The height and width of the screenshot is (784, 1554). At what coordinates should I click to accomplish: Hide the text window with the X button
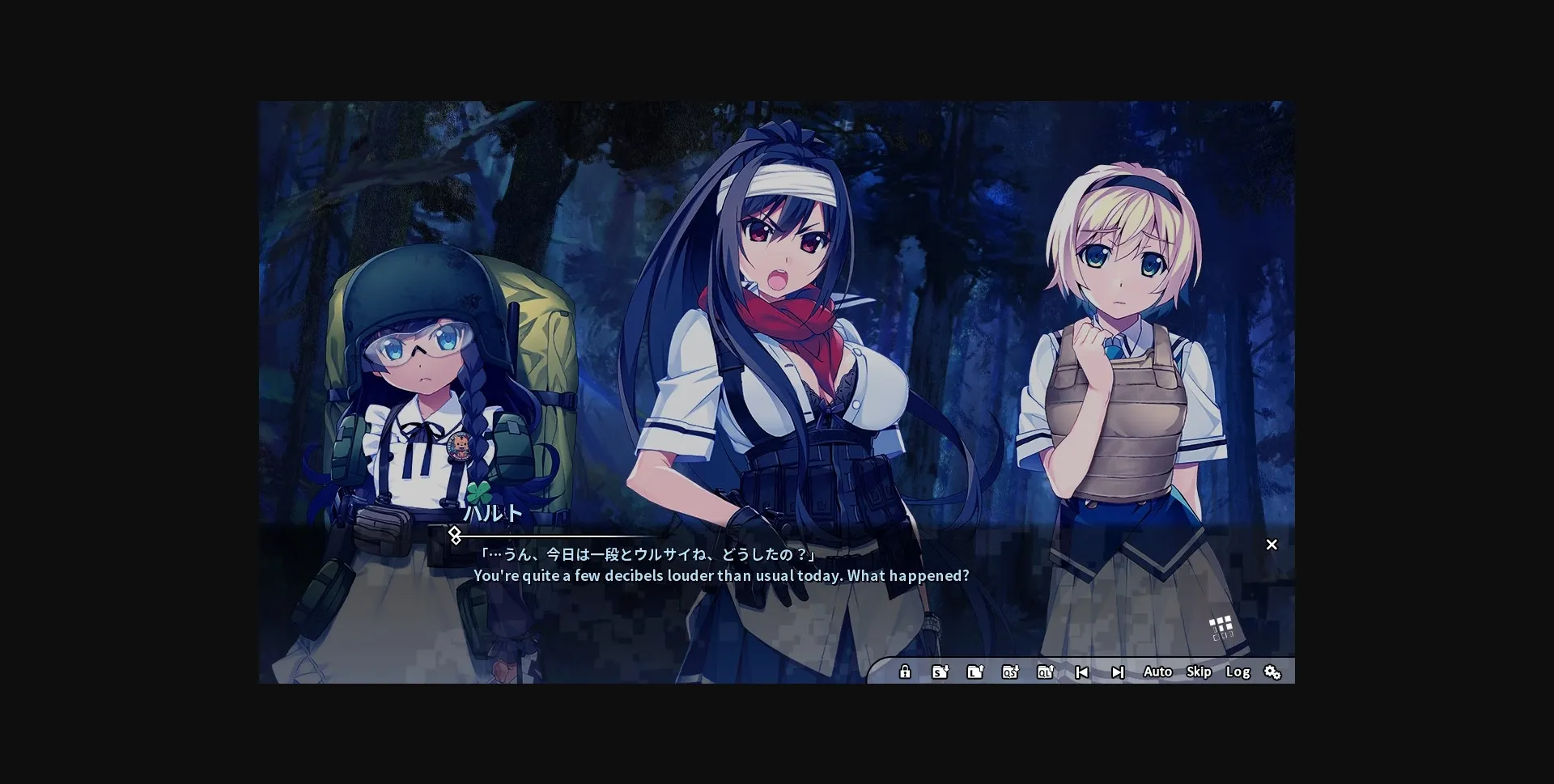coord(1272,545)
